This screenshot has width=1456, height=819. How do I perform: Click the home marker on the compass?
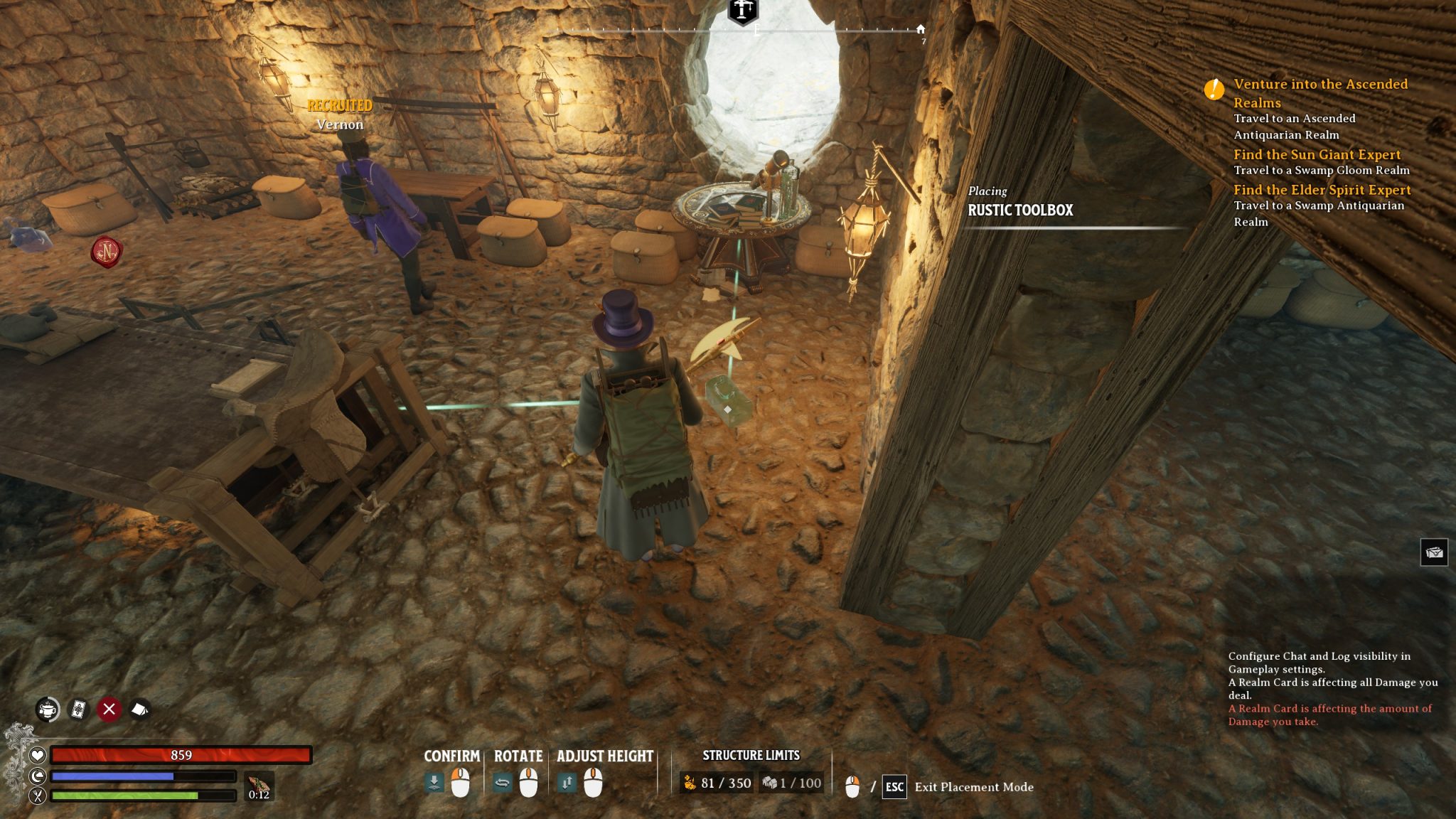coord(921,29)
